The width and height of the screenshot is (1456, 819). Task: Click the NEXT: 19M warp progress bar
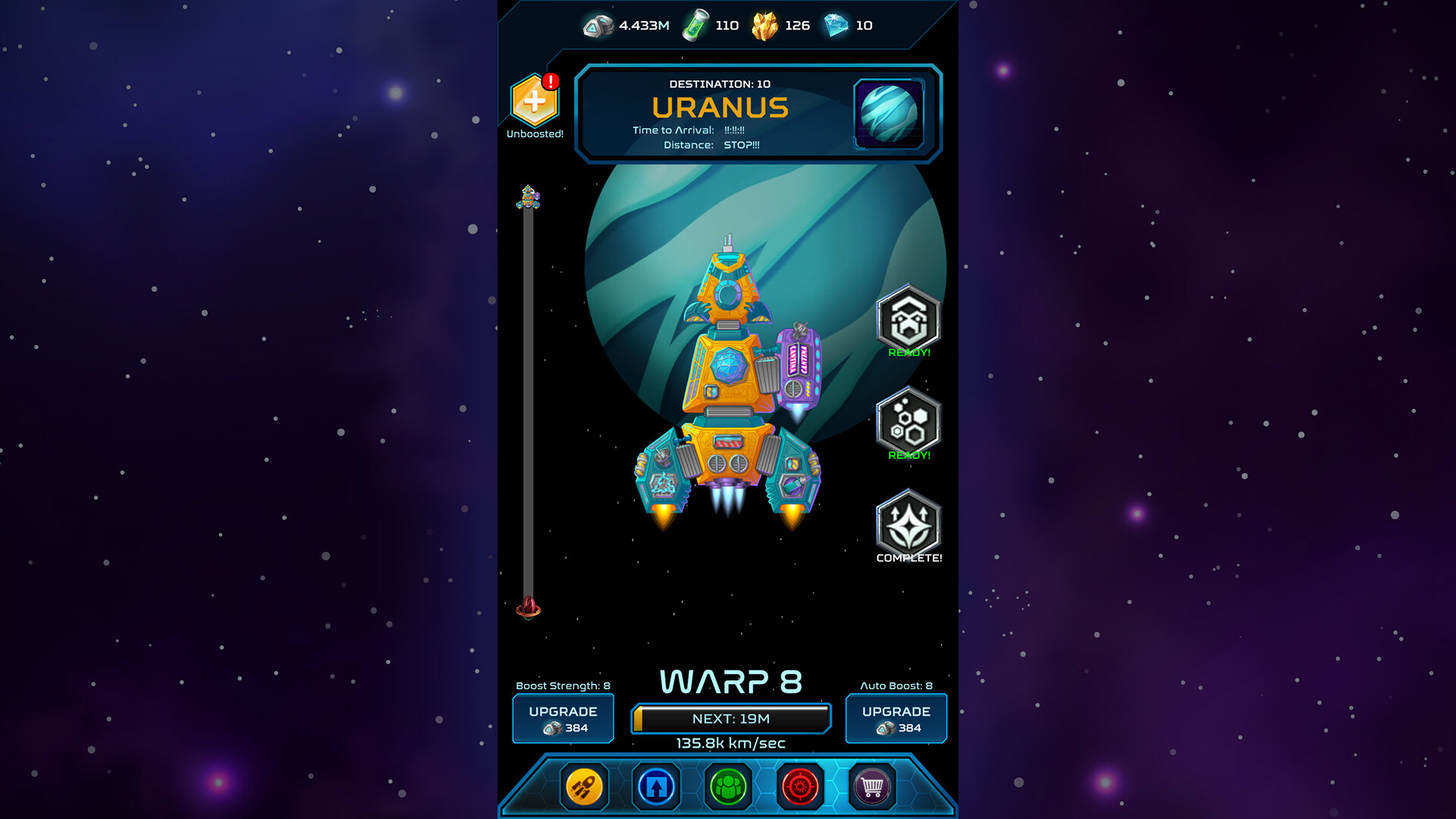(730, 717)
